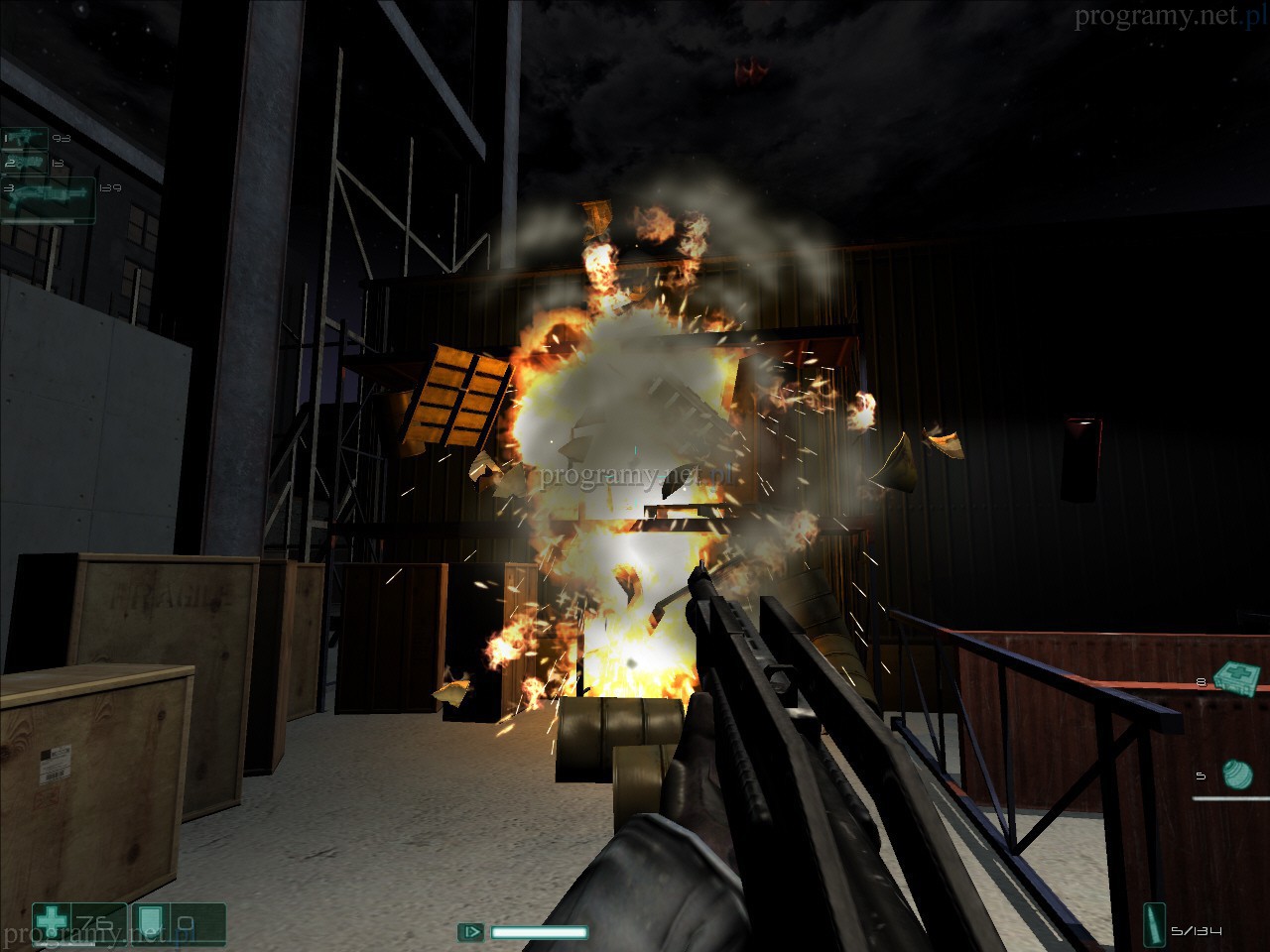
Task: Select the grenade icon
Action: pos(1236,773)
